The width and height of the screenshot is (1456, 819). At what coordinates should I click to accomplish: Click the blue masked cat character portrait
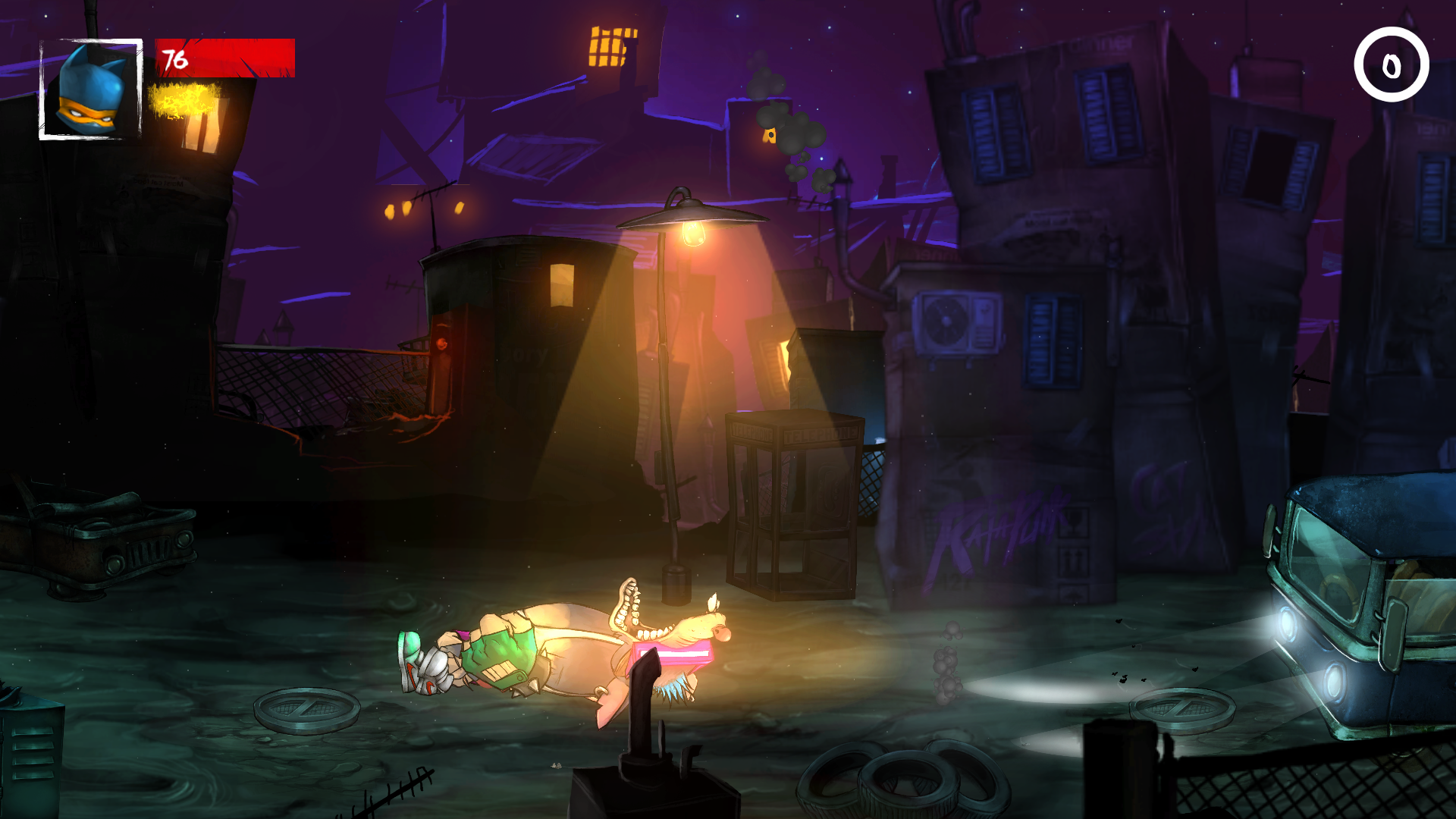click(x=91, y=89)
